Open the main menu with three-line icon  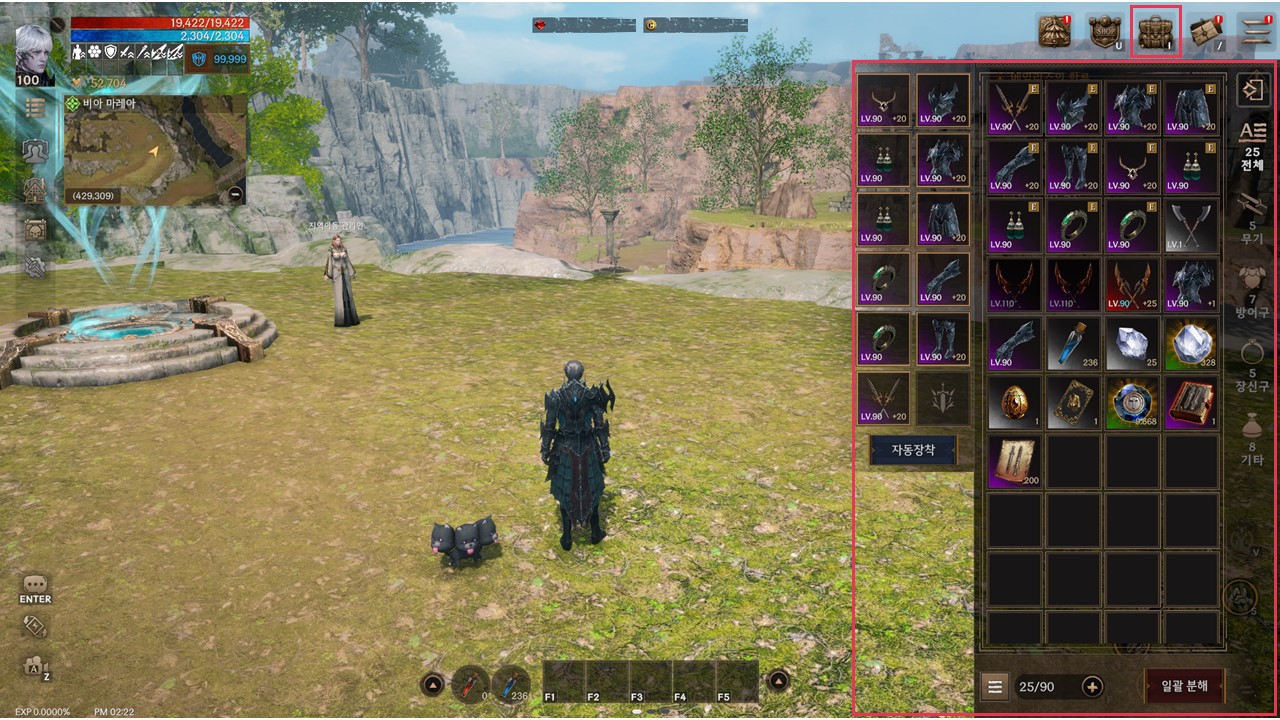tap(1255, 32)
